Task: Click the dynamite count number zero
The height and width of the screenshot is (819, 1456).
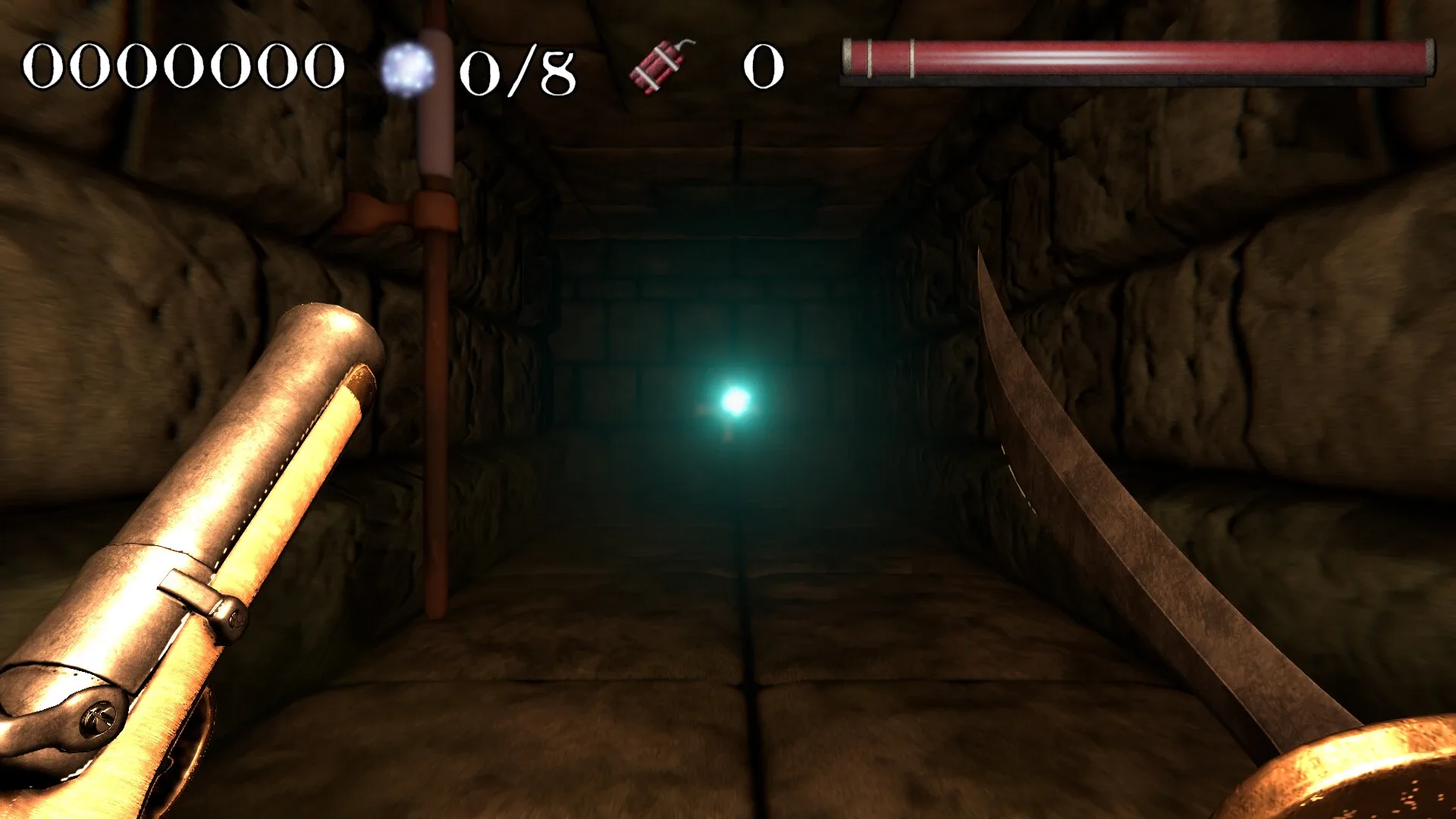Action: [762, 68]
